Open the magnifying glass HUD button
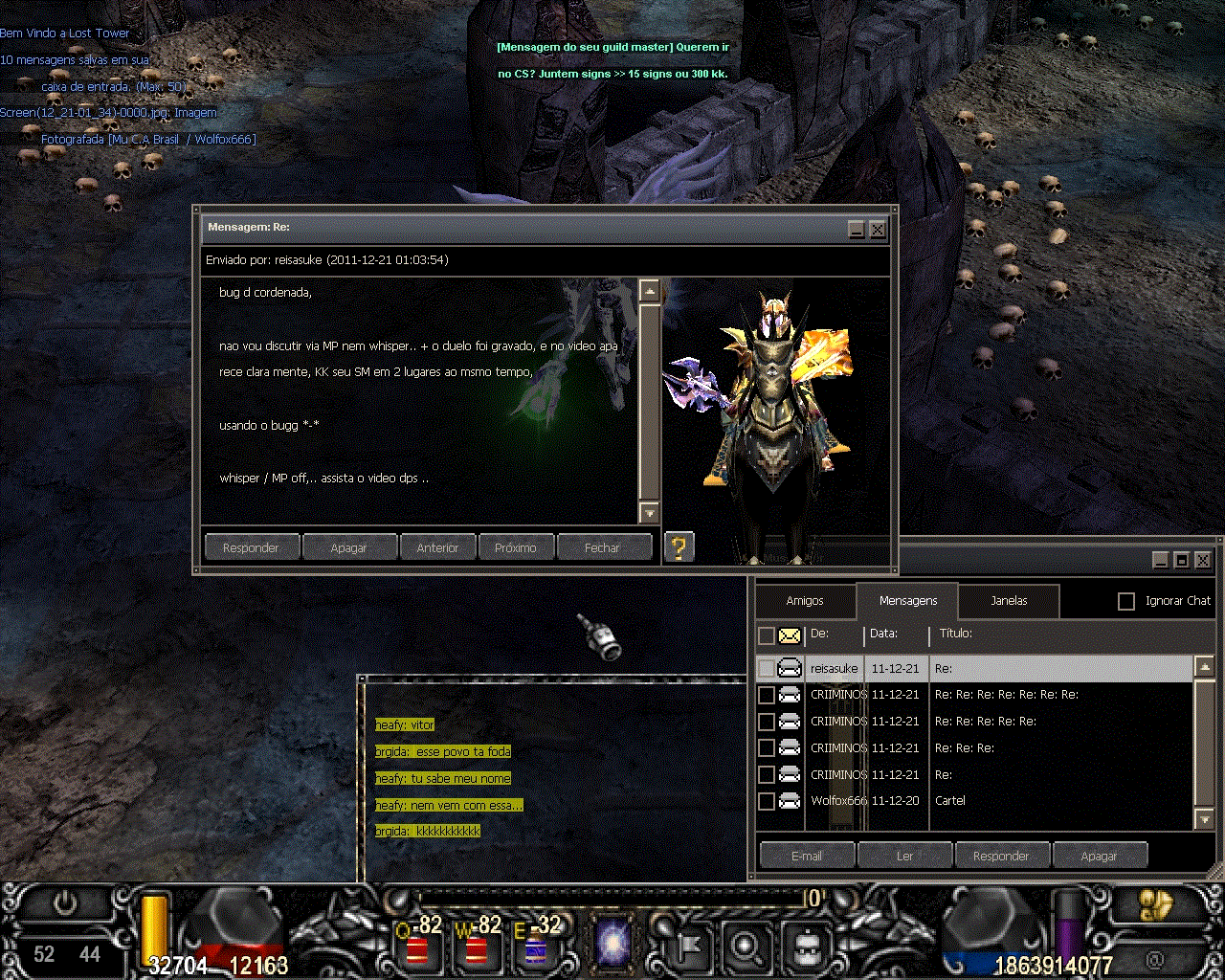 (745, 947)
